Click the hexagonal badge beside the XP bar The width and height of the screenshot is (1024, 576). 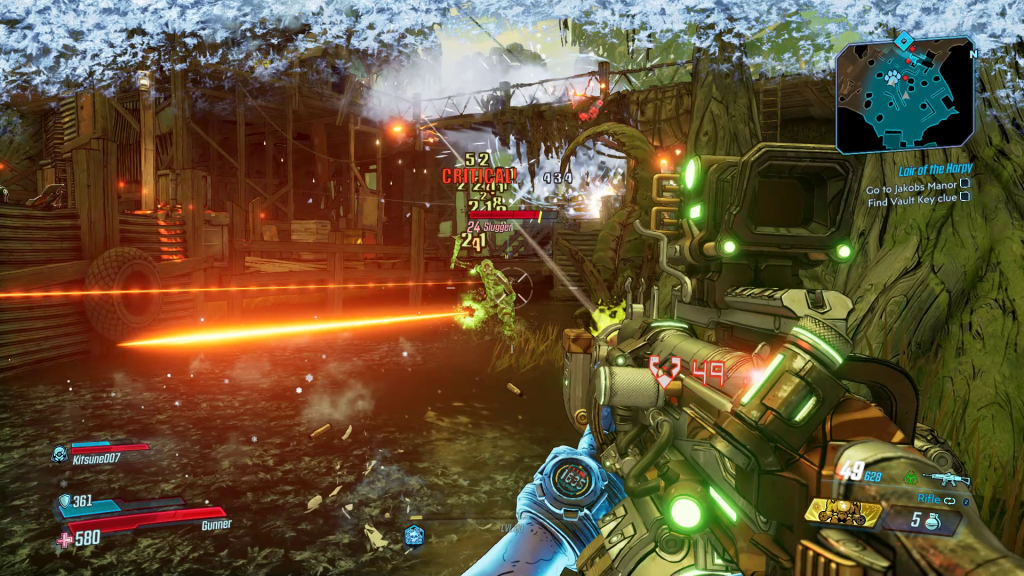click(x=413, y=535)
